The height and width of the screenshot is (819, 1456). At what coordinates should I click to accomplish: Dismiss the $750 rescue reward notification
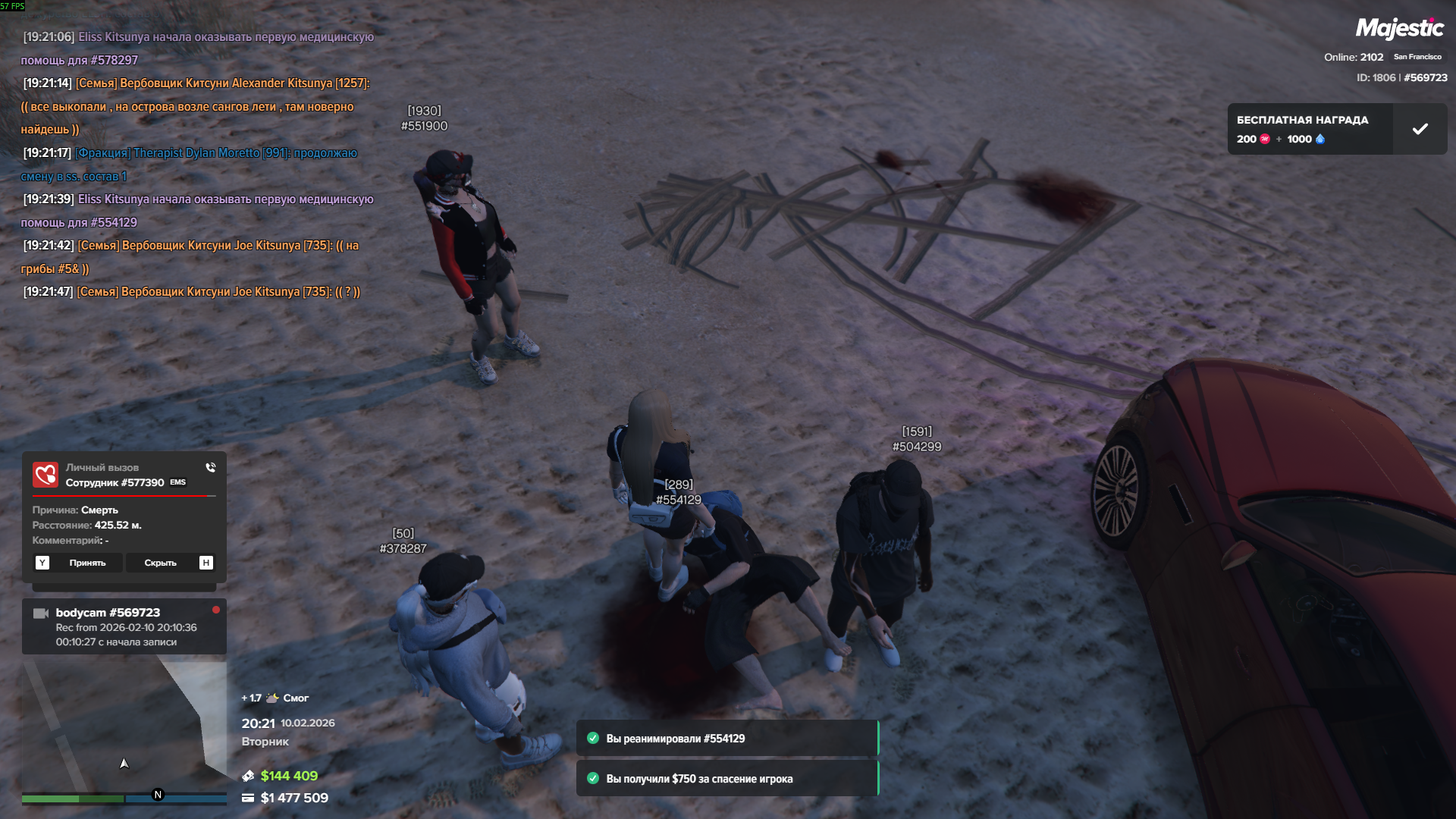[726, 779]
